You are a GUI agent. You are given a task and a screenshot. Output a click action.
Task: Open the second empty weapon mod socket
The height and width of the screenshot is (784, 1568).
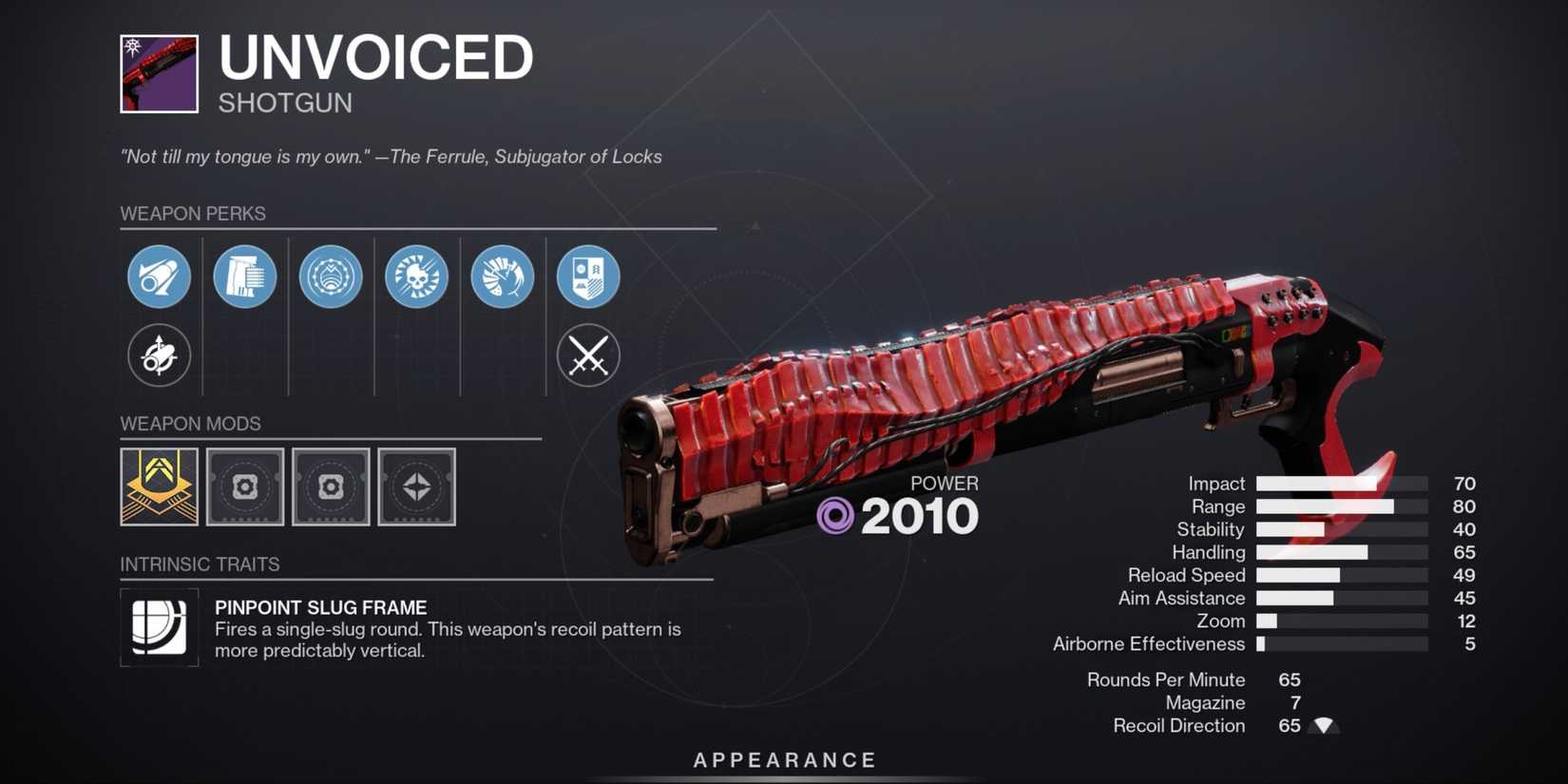click(x=331, y=488)
